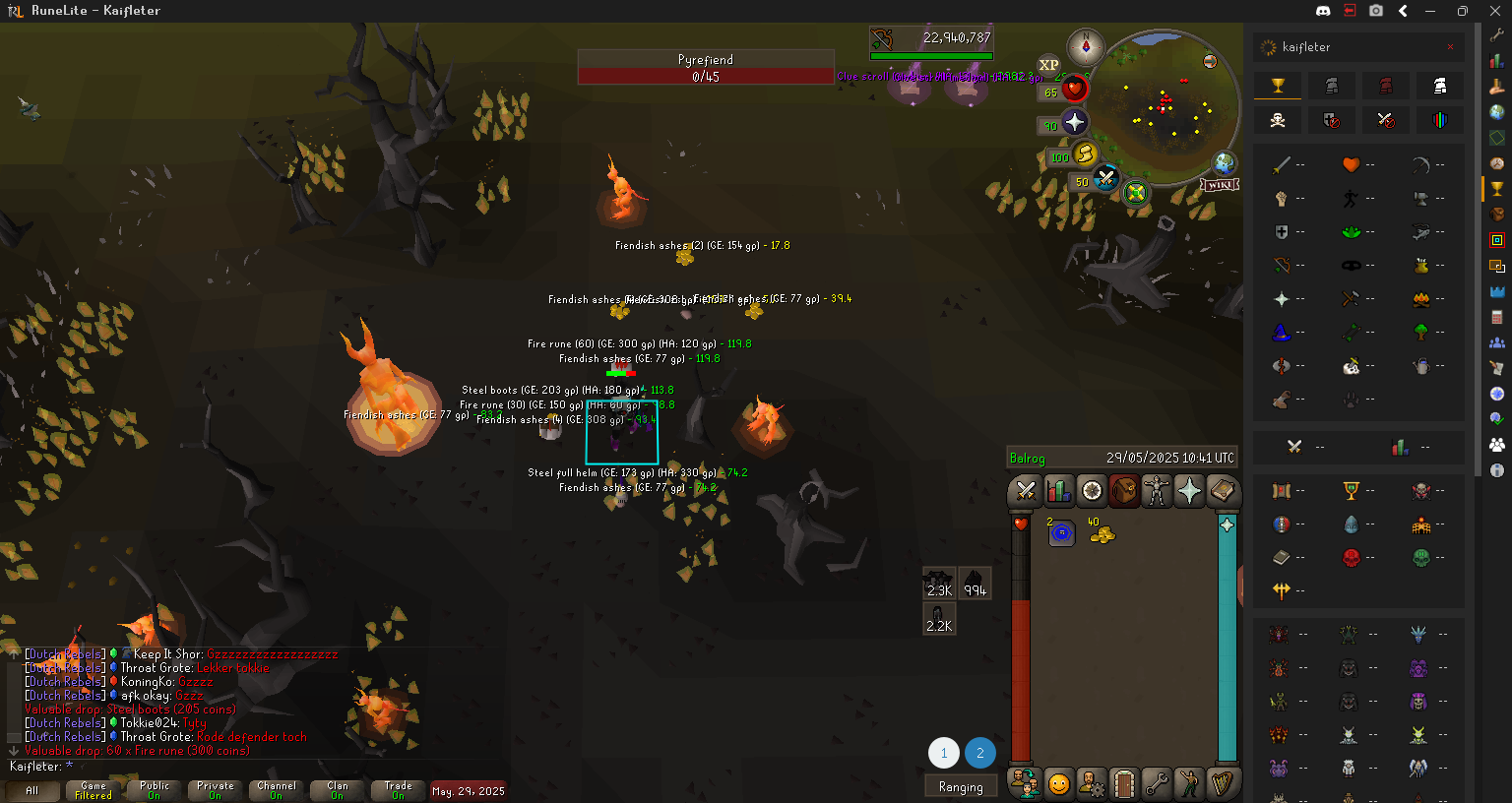Click the special attack orb
Image resolution: width=1512 pixels, height=803 pixels.
point(1106,179)
